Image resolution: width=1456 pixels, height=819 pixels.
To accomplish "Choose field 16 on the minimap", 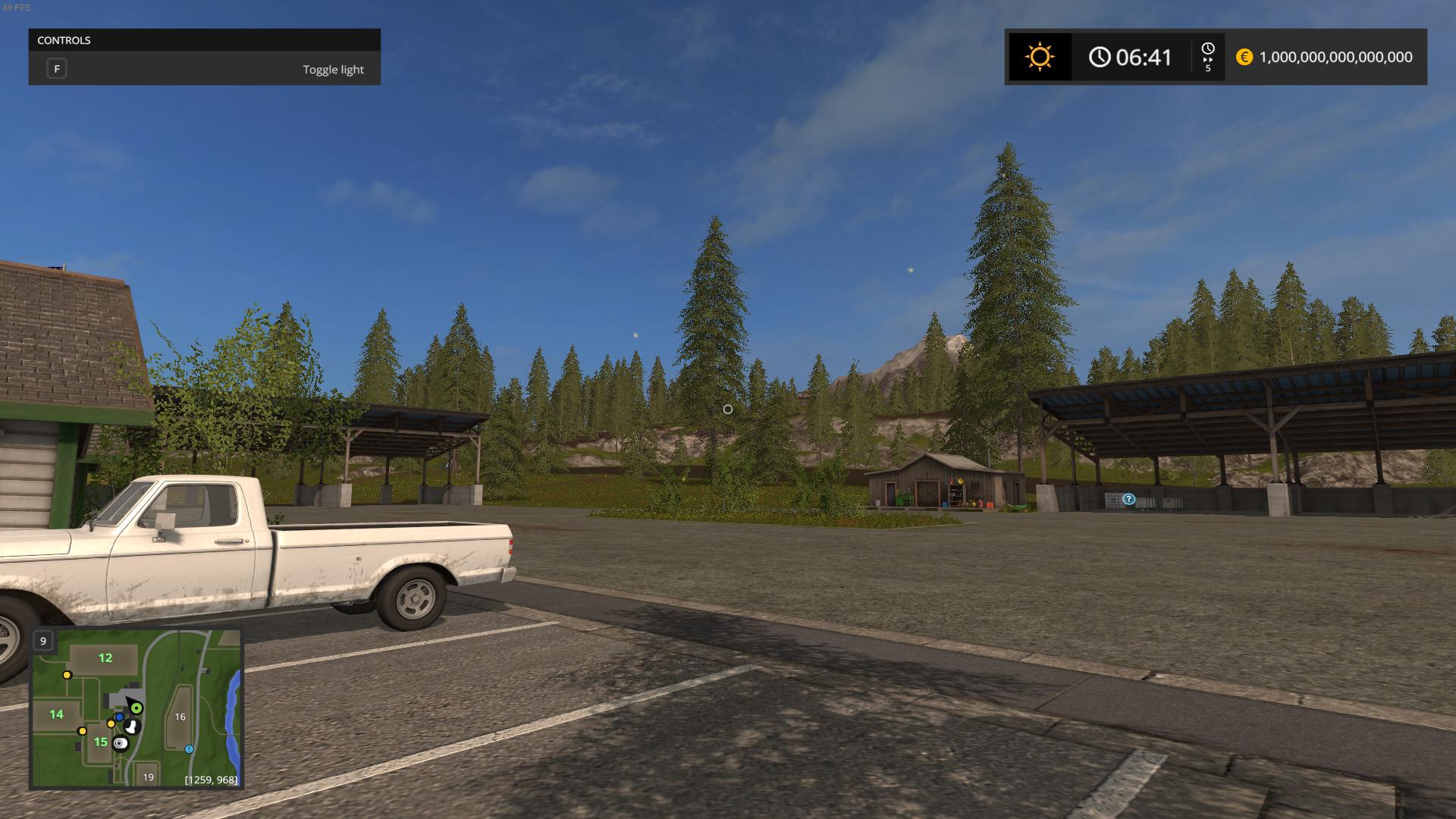I will click(180, 717).
